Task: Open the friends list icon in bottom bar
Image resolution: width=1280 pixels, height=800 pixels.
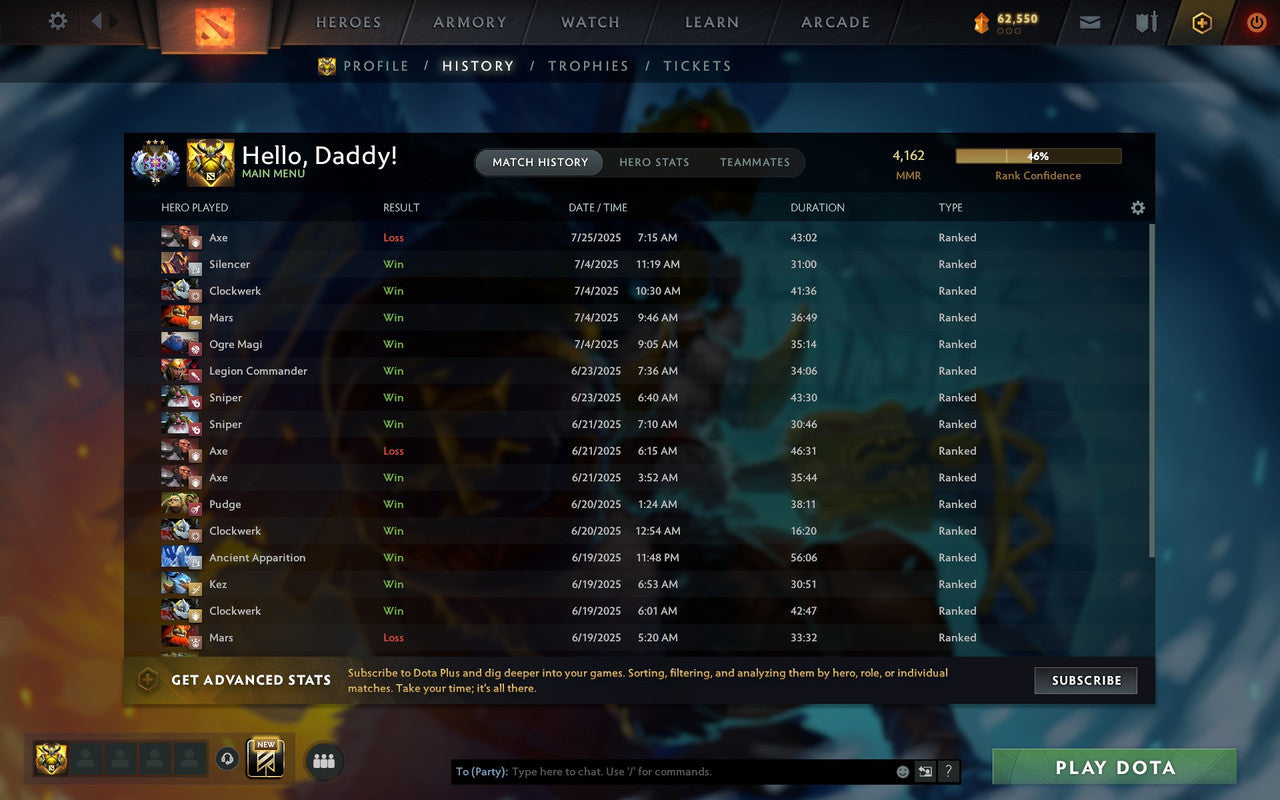Action: point(323,760)
